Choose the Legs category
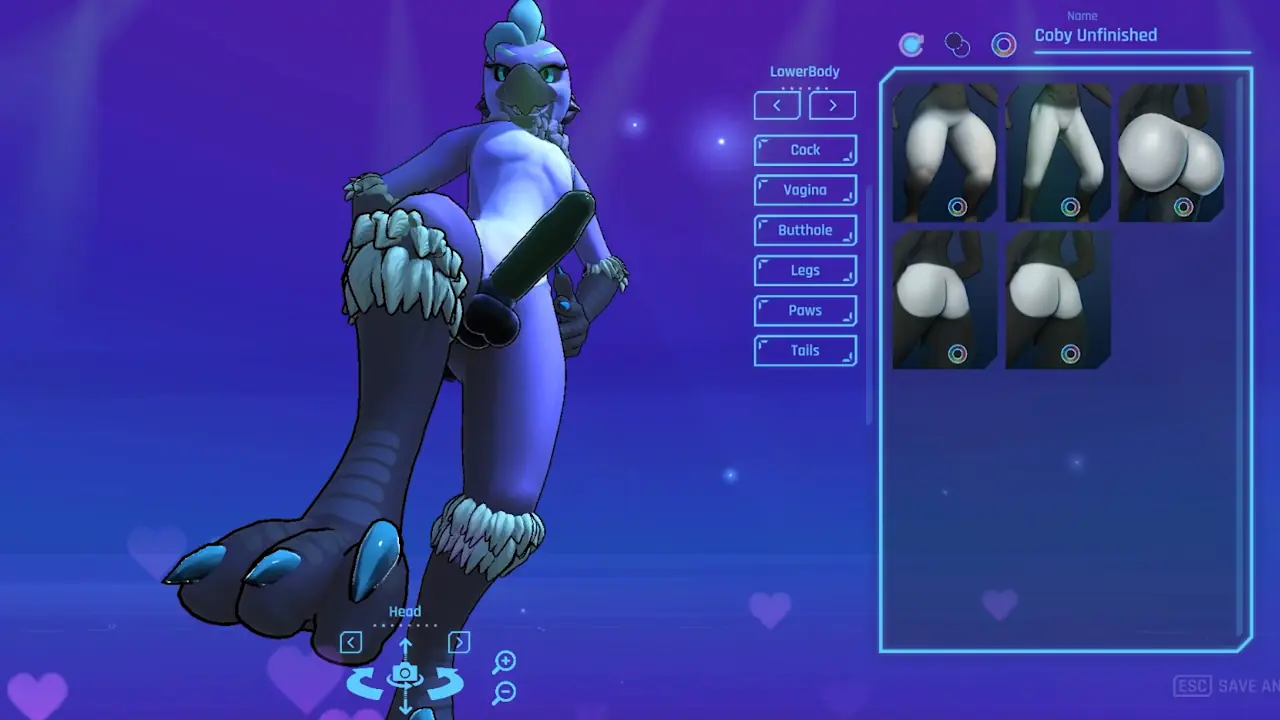This screenshot has width=1280, height=720. 805,270
